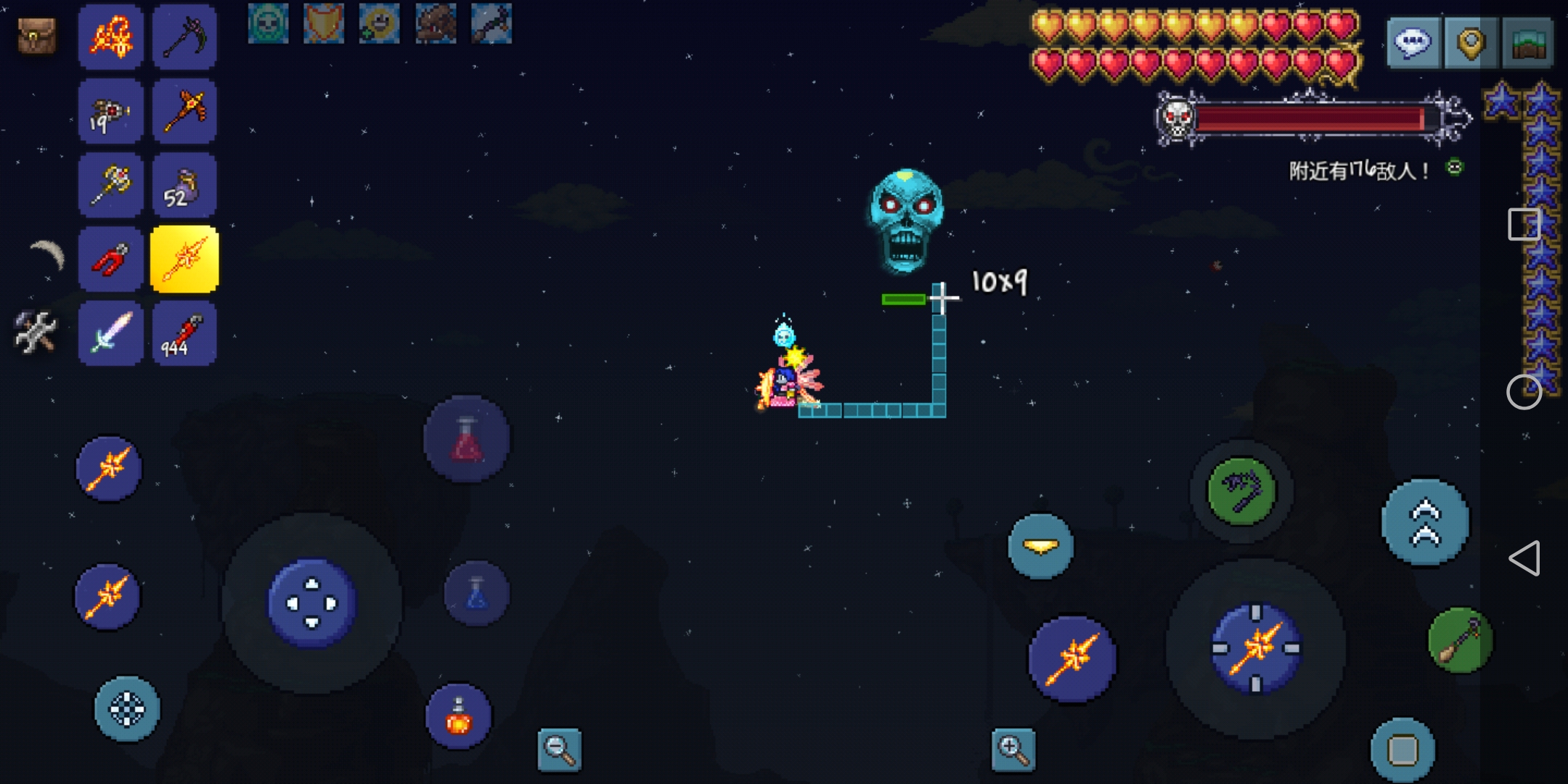
Task: Zoom in with the plus magnifier
Action: (1013, 749)
